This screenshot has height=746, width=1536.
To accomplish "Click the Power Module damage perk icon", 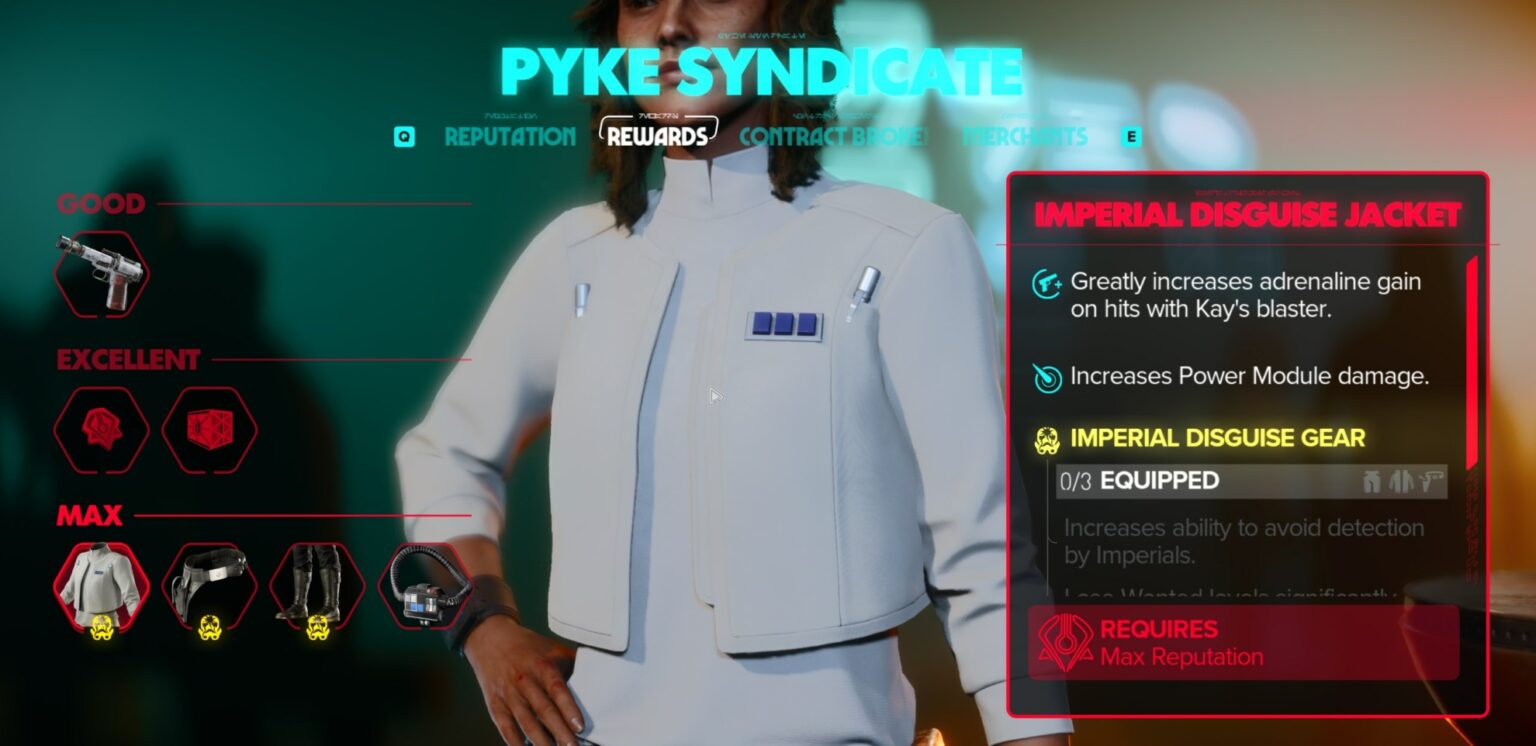I will pos(1047,379).
